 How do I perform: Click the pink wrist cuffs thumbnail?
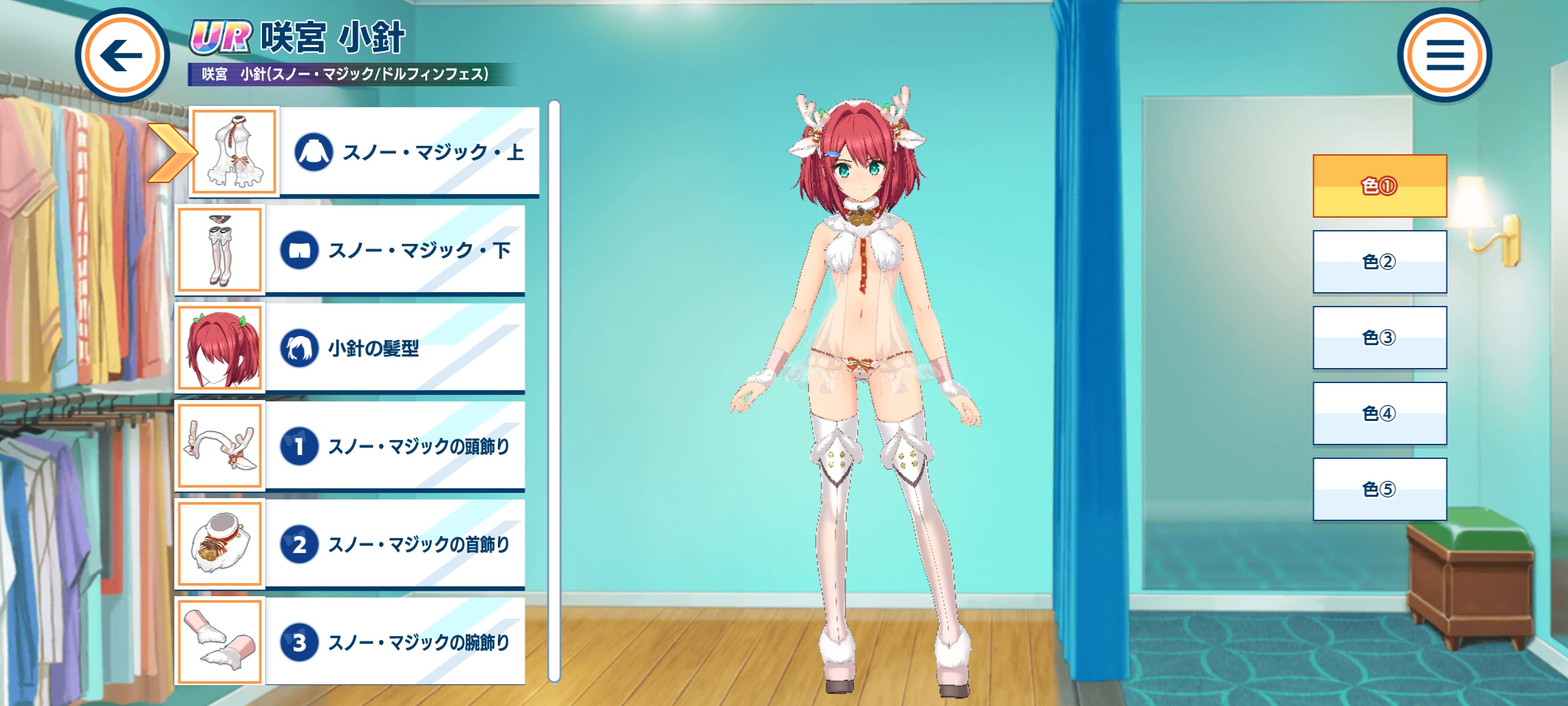[220, 642]
